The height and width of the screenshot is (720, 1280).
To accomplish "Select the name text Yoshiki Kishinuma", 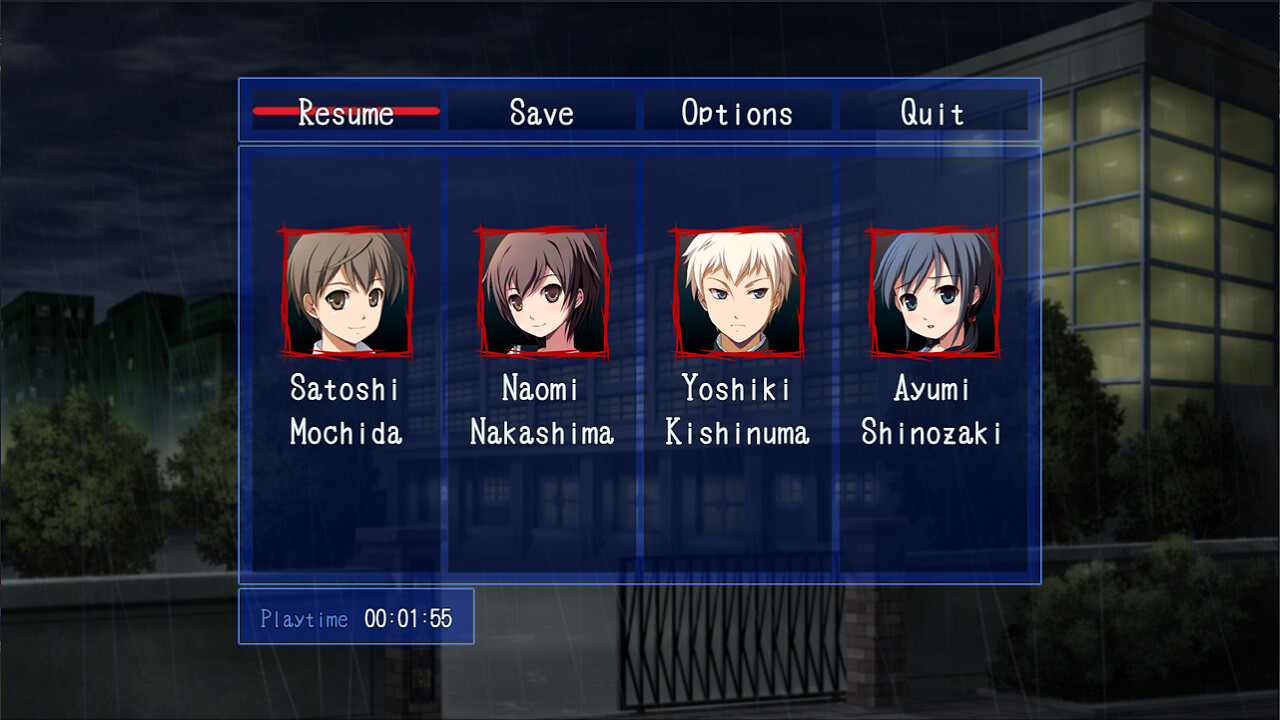I will (x=736, y=411).
